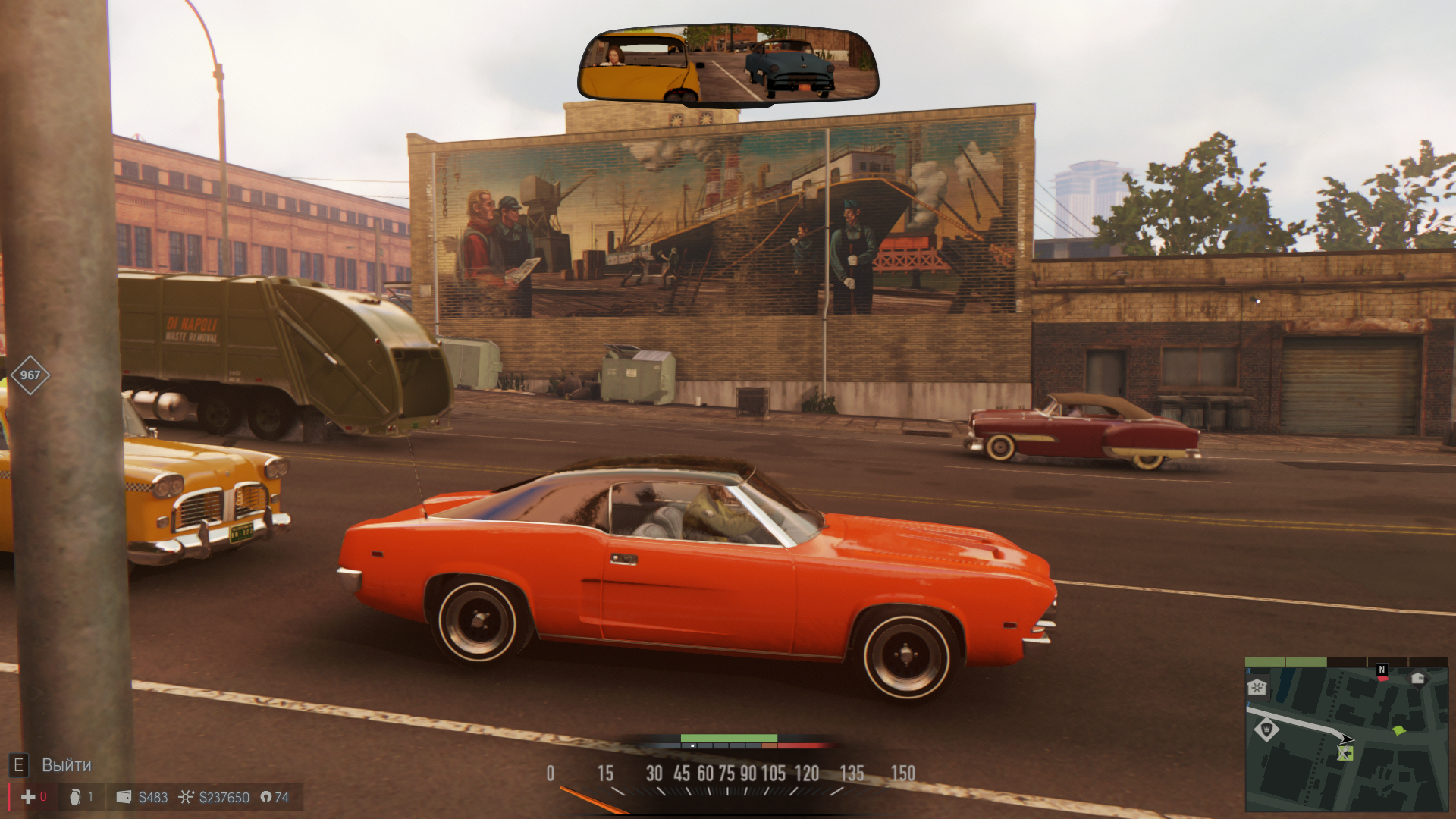
Task: Select the green waypoint marker on minimap
Action: [x=1399, y=730]
